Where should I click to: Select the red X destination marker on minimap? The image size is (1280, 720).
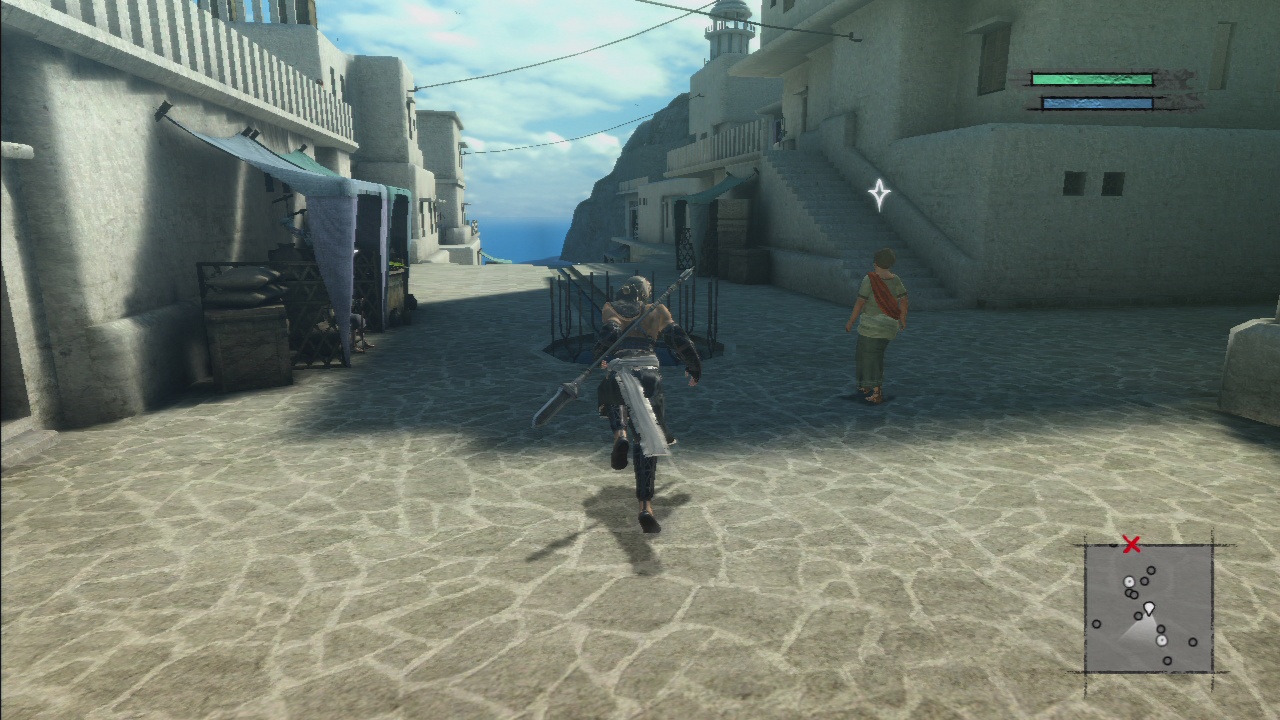tap(1131, 544)
